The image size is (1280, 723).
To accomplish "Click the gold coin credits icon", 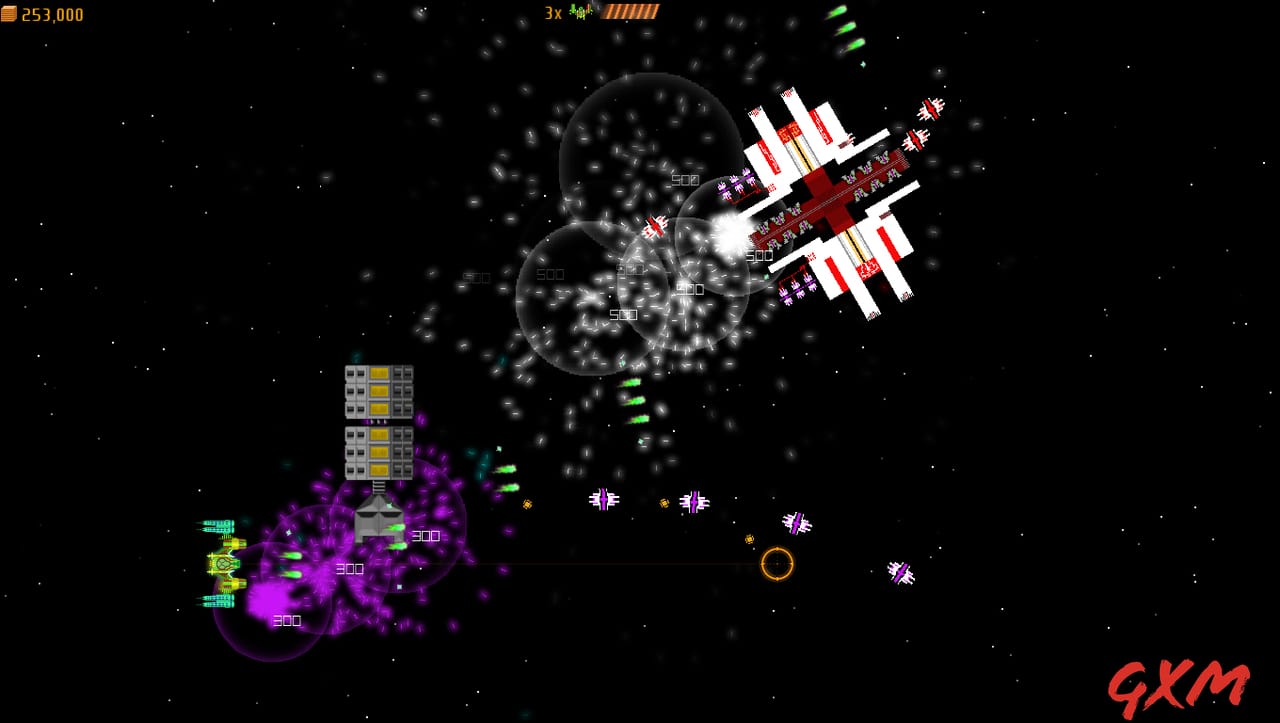I will click(10, 14).
